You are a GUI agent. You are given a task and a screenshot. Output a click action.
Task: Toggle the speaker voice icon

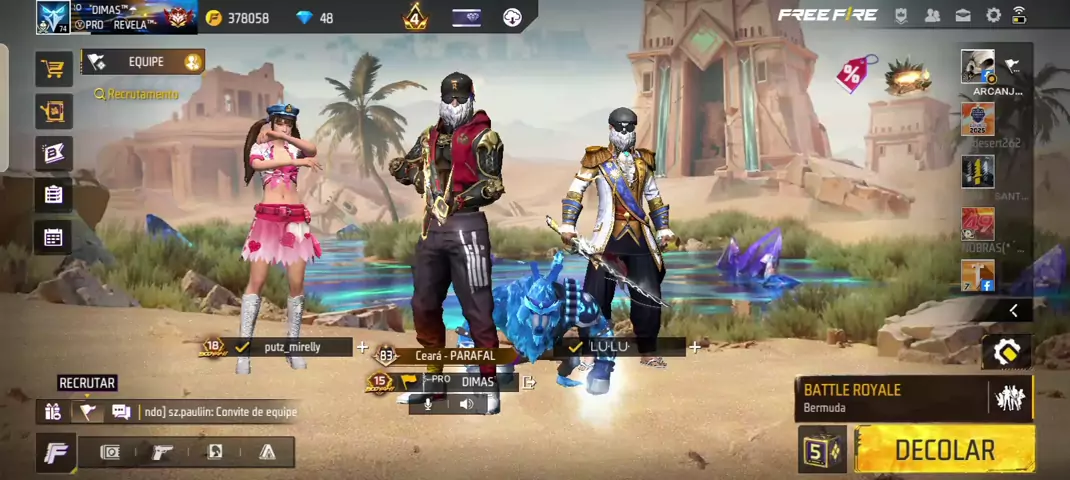(466, 404)
